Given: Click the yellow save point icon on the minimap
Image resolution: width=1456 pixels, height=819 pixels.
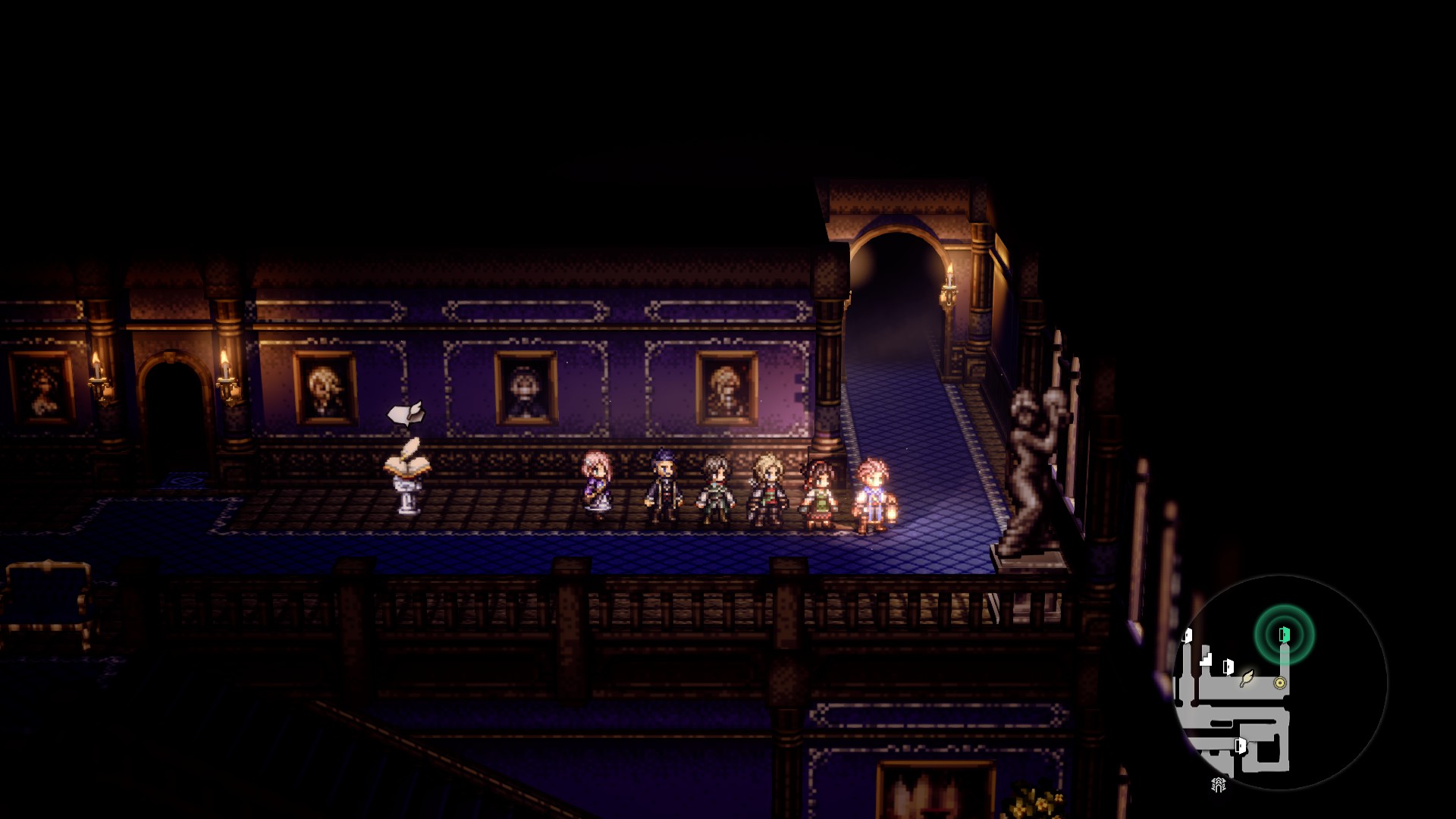Looking at the screenshot, I should (x=1280, y=682).
